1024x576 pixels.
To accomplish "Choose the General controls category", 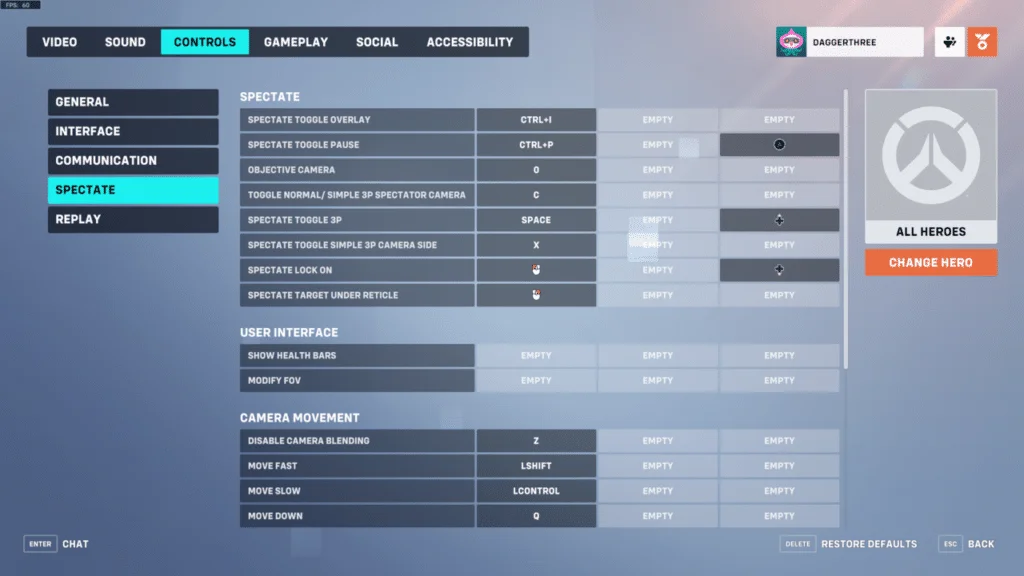I will point(133,102).
